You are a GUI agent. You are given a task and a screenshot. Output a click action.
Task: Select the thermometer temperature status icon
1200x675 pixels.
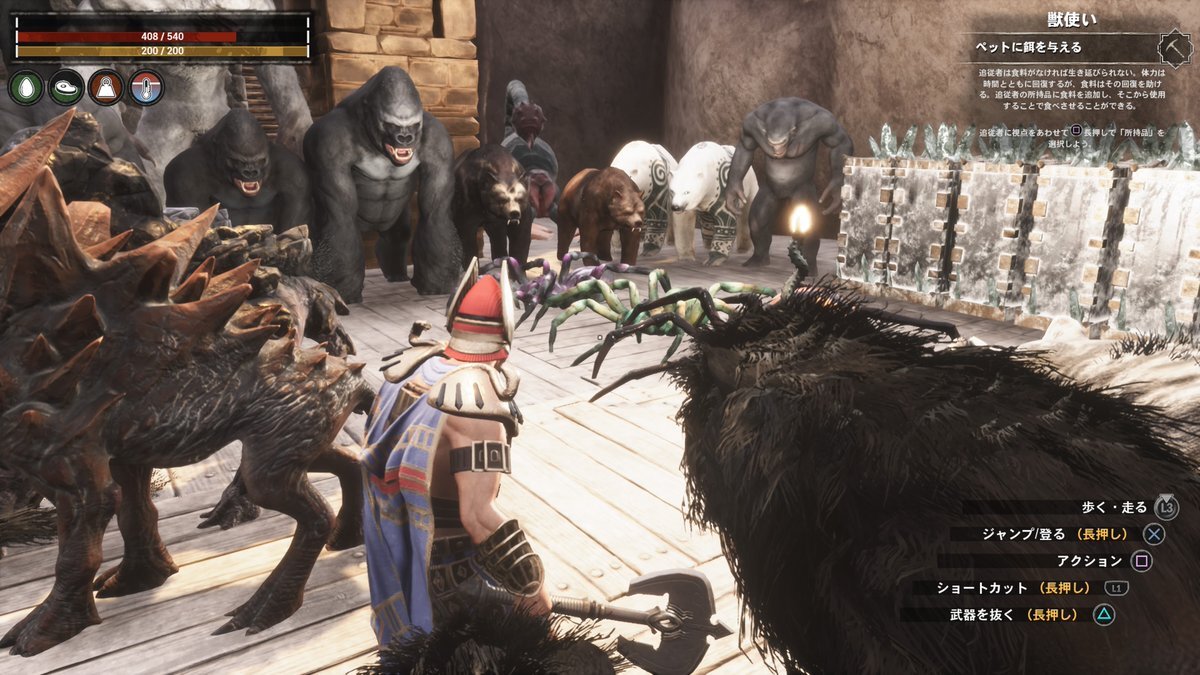pyautogui.click(x=146, y=88)
